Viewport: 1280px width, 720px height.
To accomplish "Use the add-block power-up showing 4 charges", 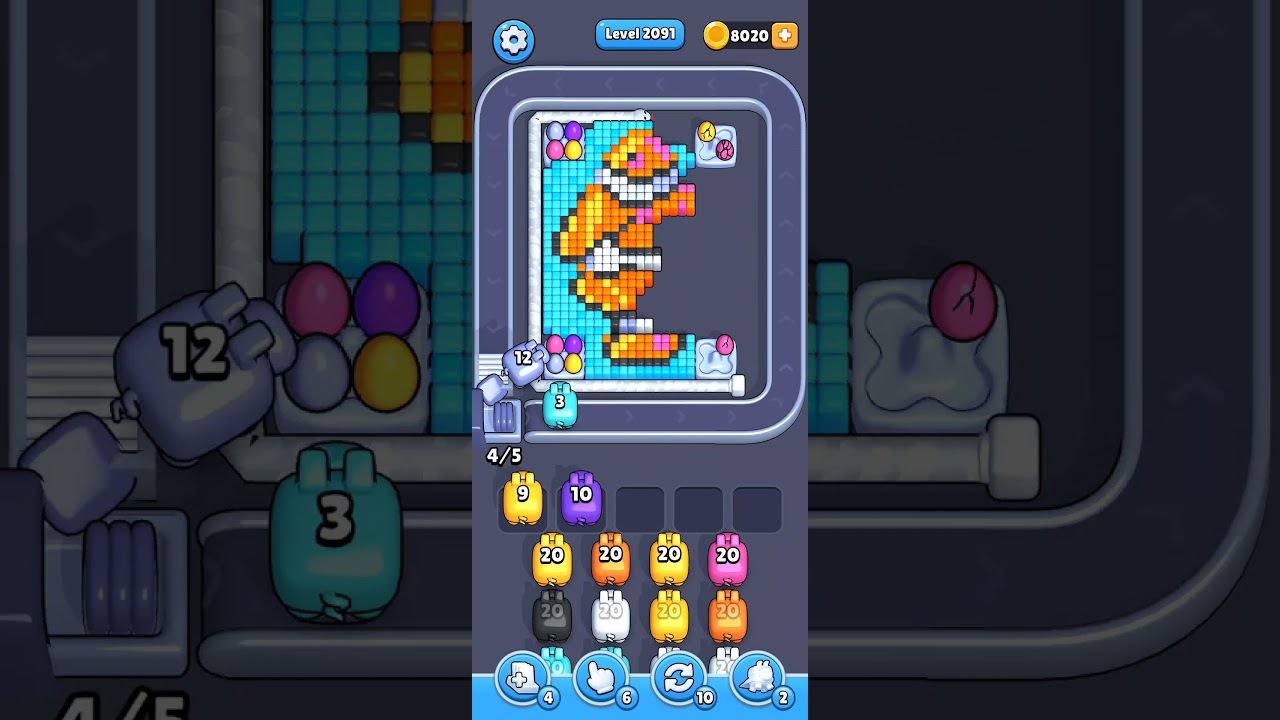I will click(x=521, y=678).
